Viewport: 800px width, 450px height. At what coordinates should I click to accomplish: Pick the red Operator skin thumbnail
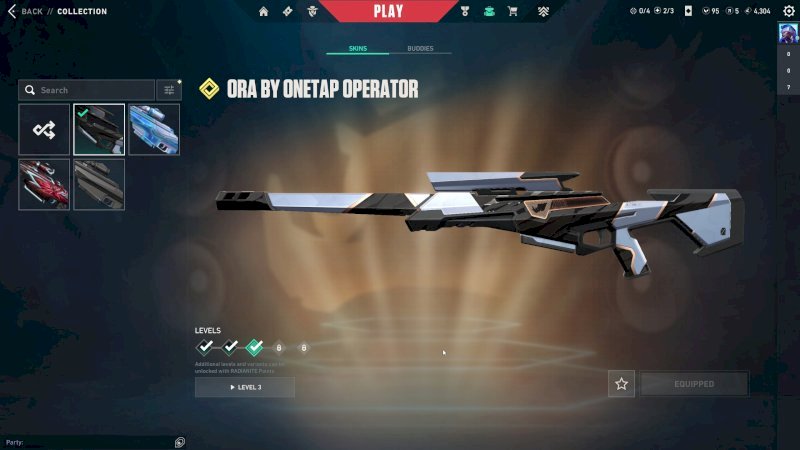coord(44,184)
